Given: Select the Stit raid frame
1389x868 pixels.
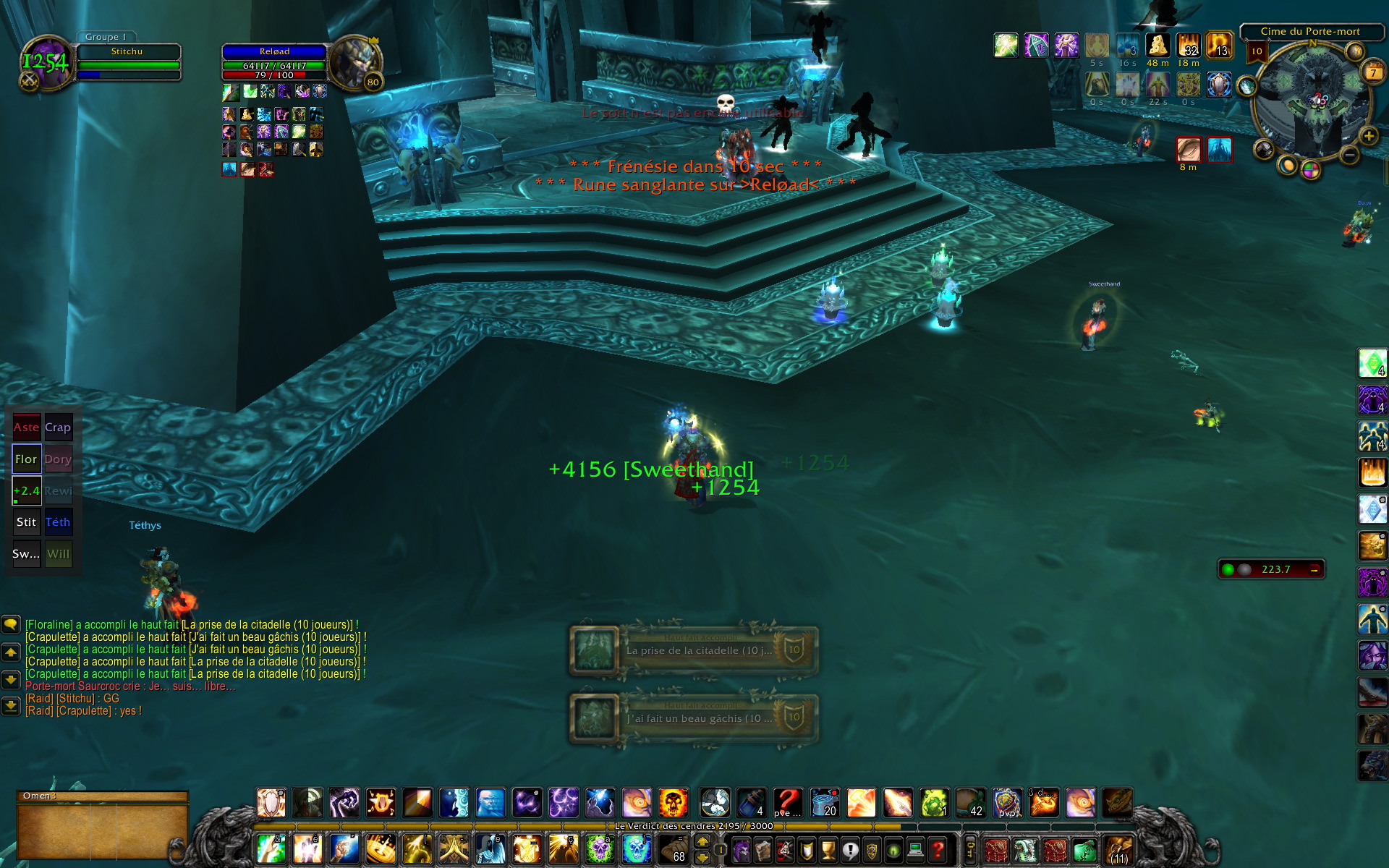Looking at the screenshot, I should coord(27,522).
